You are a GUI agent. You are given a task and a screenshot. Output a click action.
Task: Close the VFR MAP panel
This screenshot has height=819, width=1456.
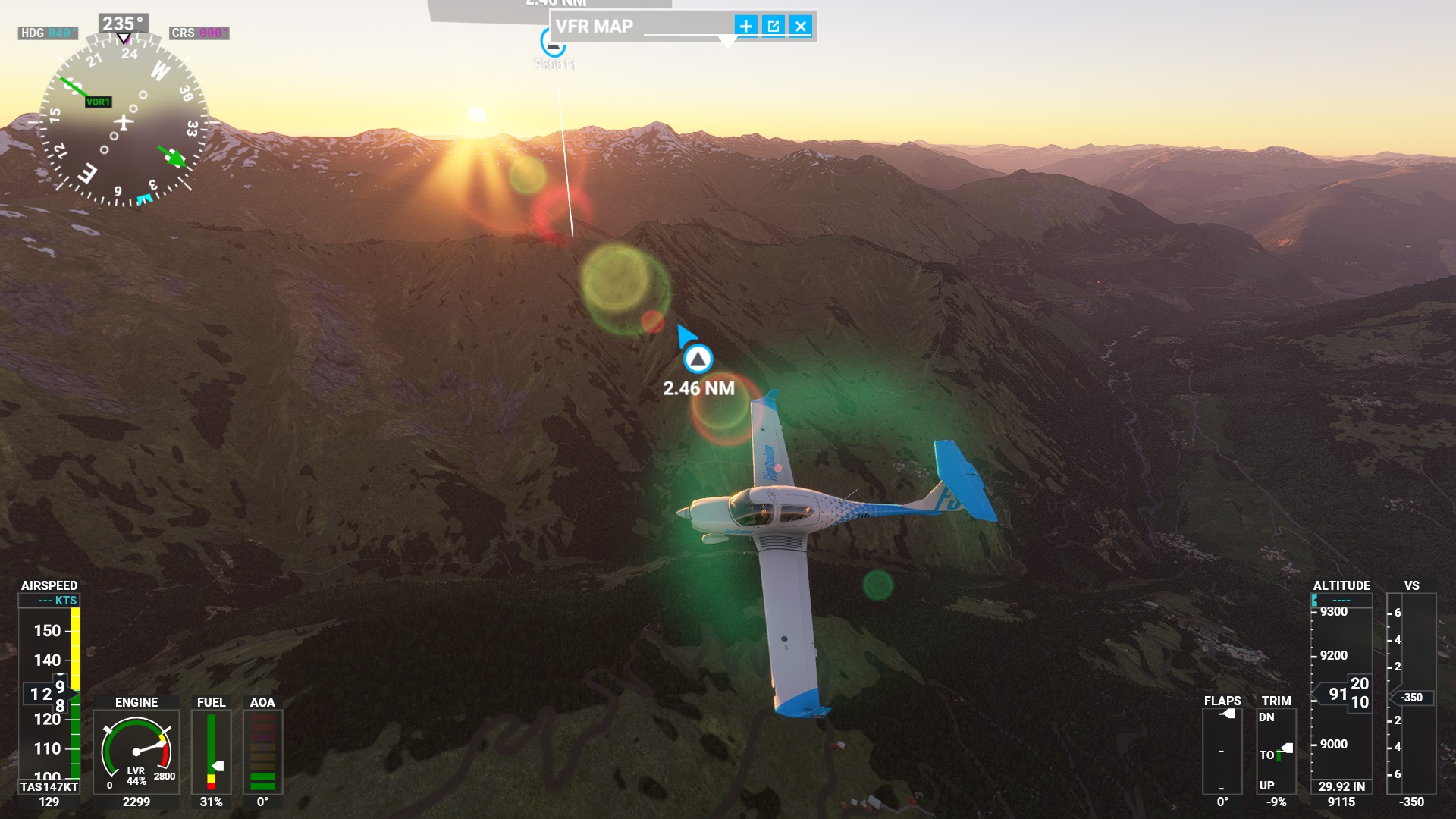801,27
